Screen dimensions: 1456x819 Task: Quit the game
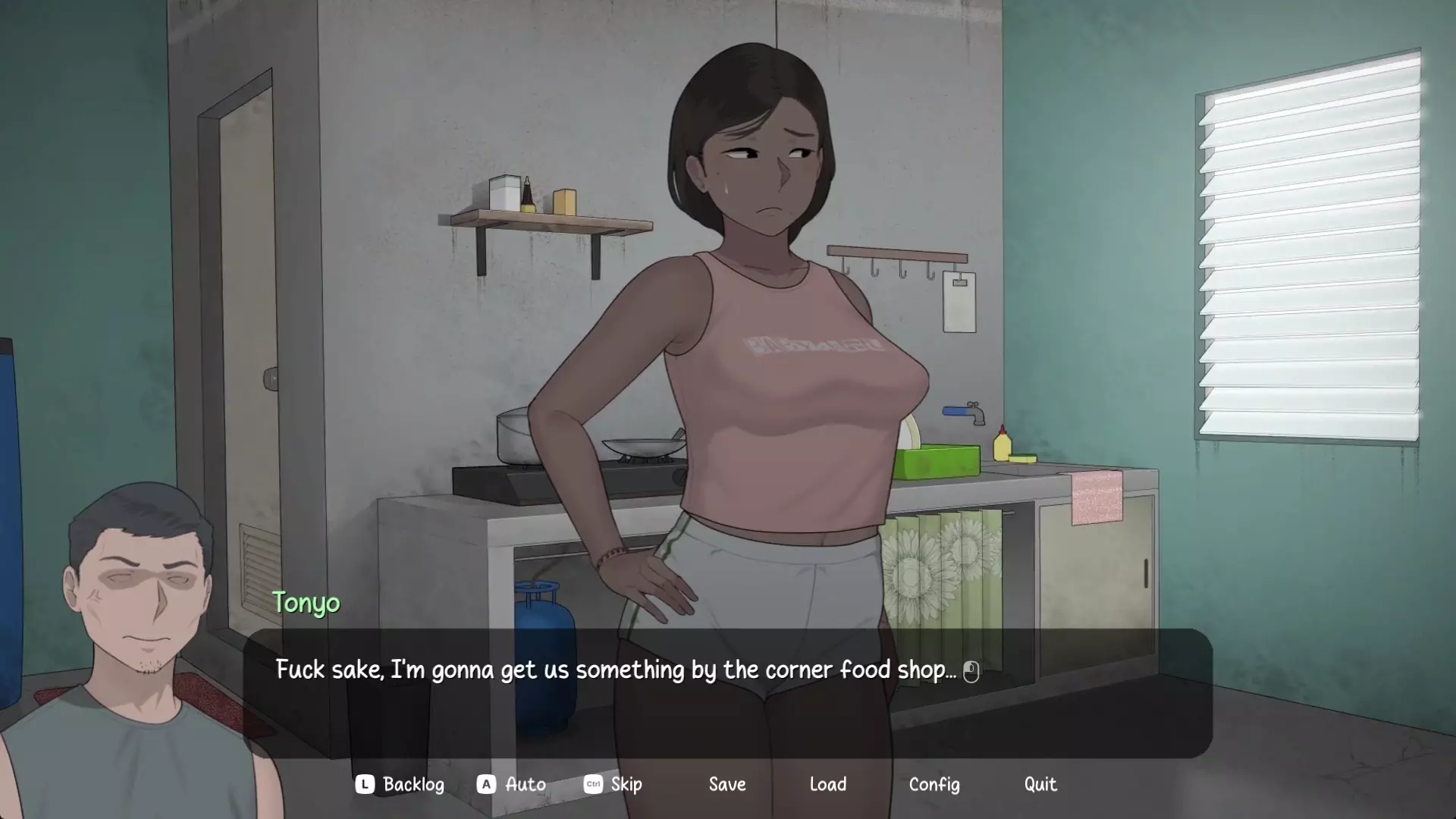1040,784
